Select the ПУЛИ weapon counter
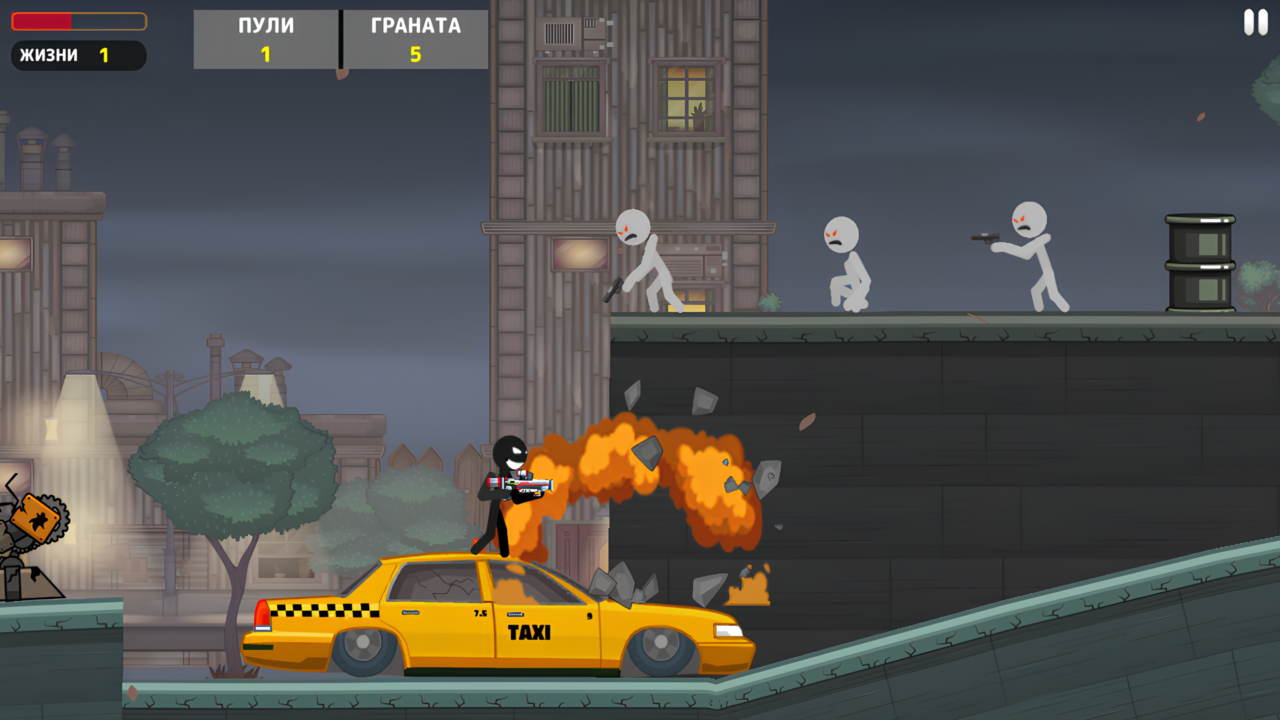Viewport: 1280px width, 720px height. pos(265,38)
